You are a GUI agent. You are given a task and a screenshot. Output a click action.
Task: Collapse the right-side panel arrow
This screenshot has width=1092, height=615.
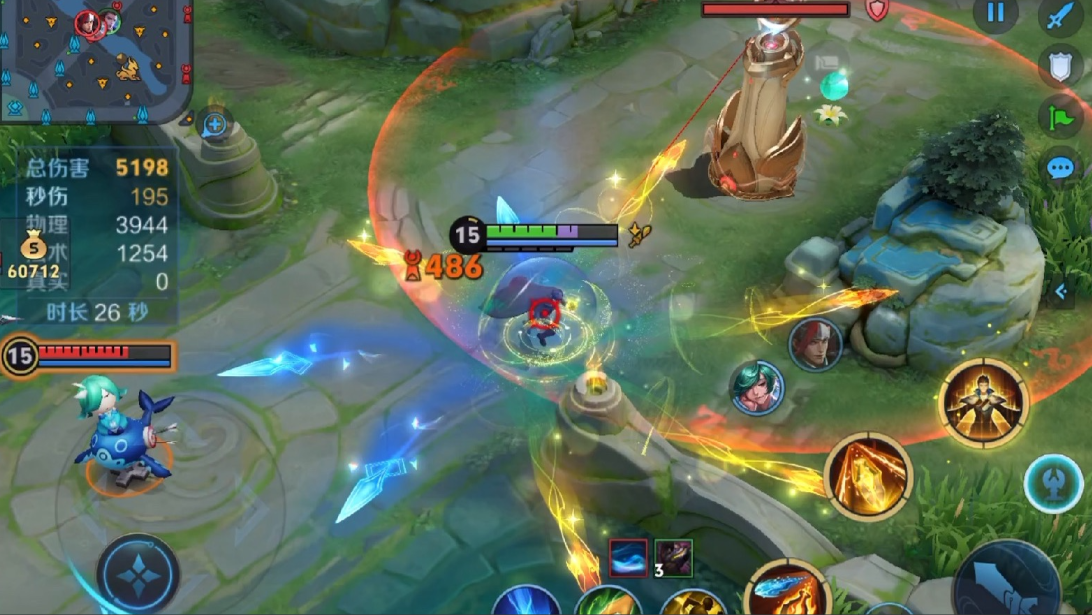1061,291
